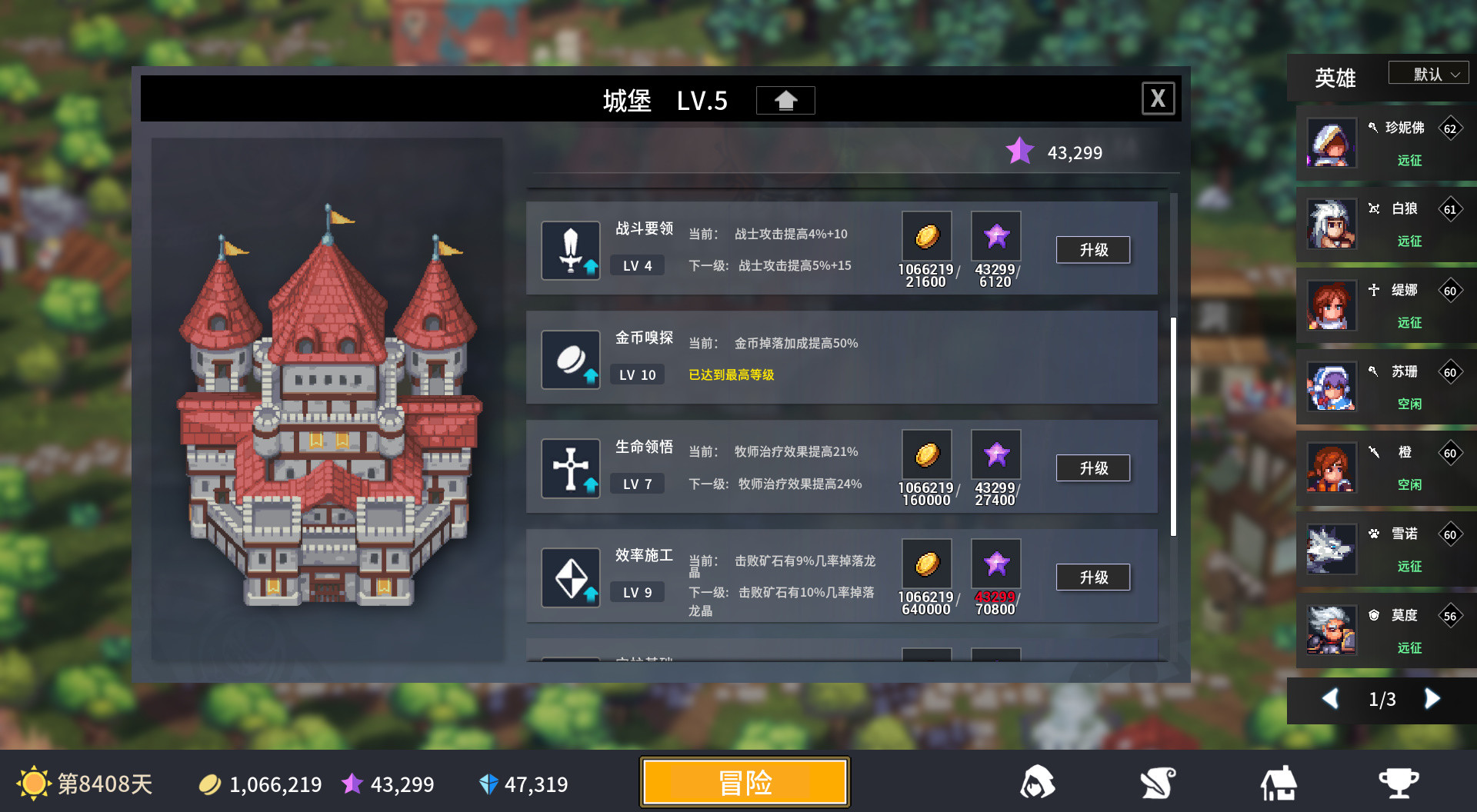Viewport: 1477px width, 812px height.
Task: Select hero 珍妮佛 marked 远征
Action: tap(1385, 143)
